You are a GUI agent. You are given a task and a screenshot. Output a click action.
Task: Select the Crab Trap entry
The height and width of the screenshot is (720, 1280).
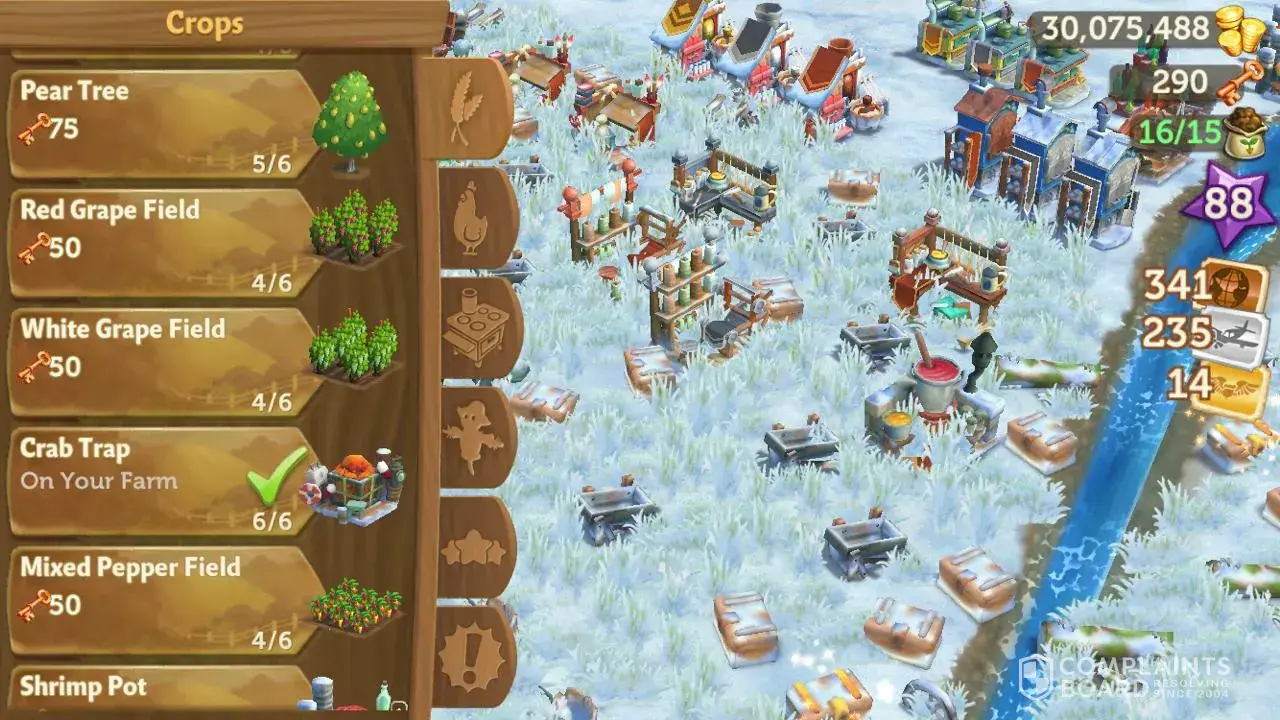point(165,481)
